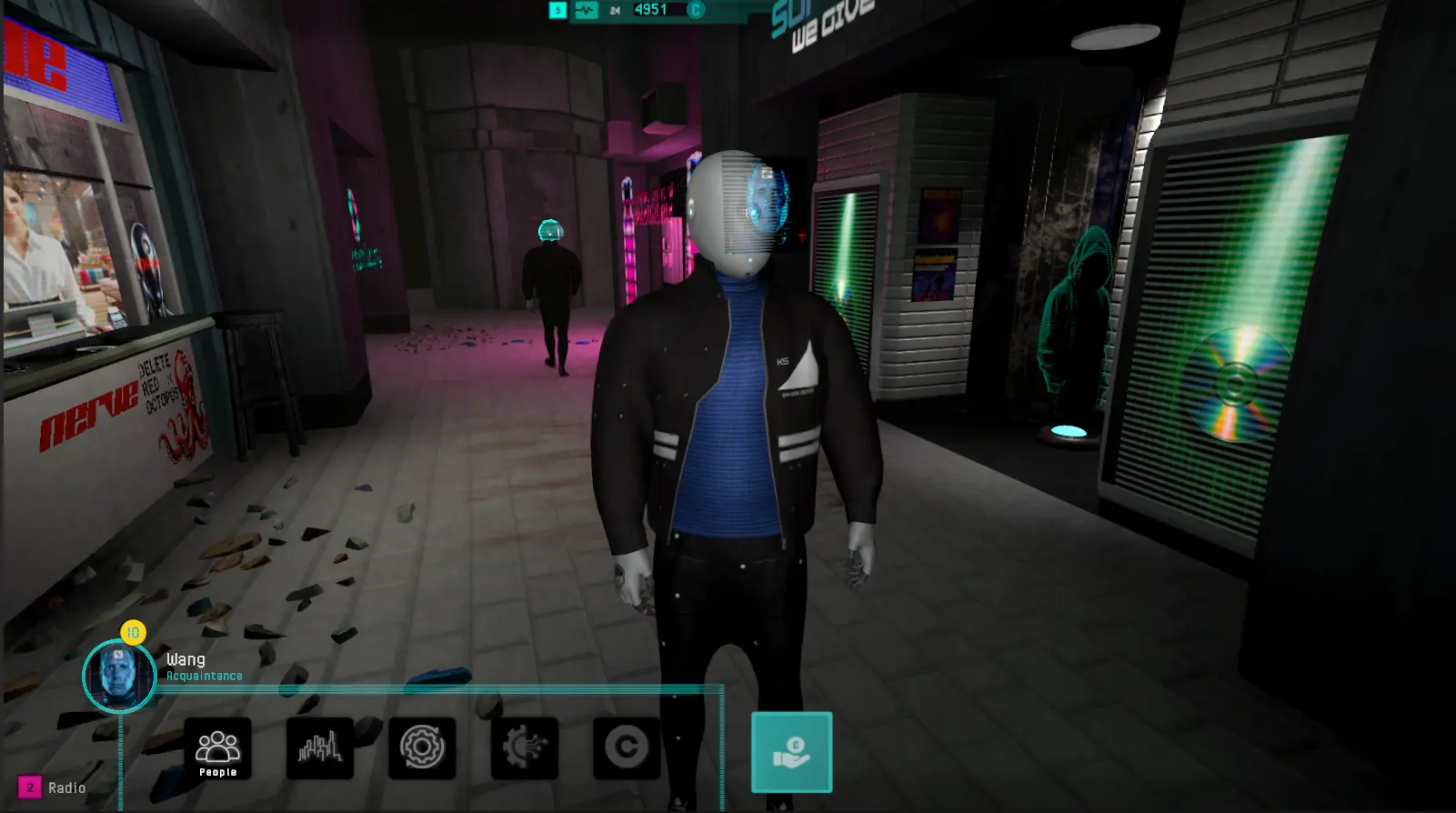Select the People group icon
1456x813 pixels.
[x=216, y=748]
